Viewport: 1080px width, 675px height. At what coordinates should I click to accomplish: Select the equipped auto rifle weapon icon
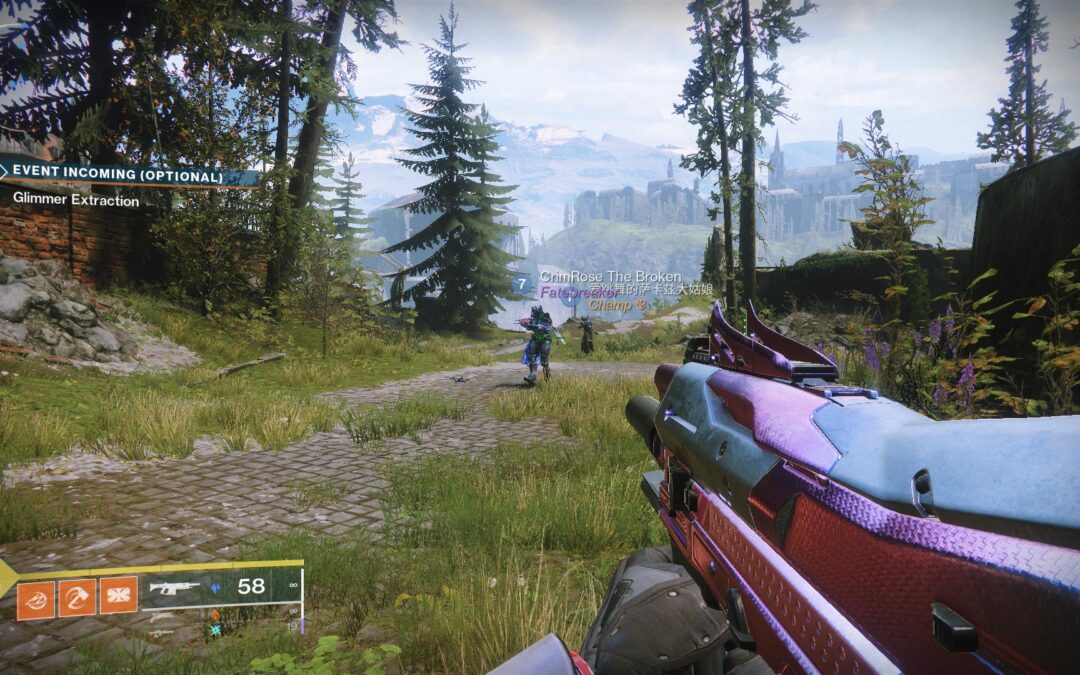coord(174,588)
